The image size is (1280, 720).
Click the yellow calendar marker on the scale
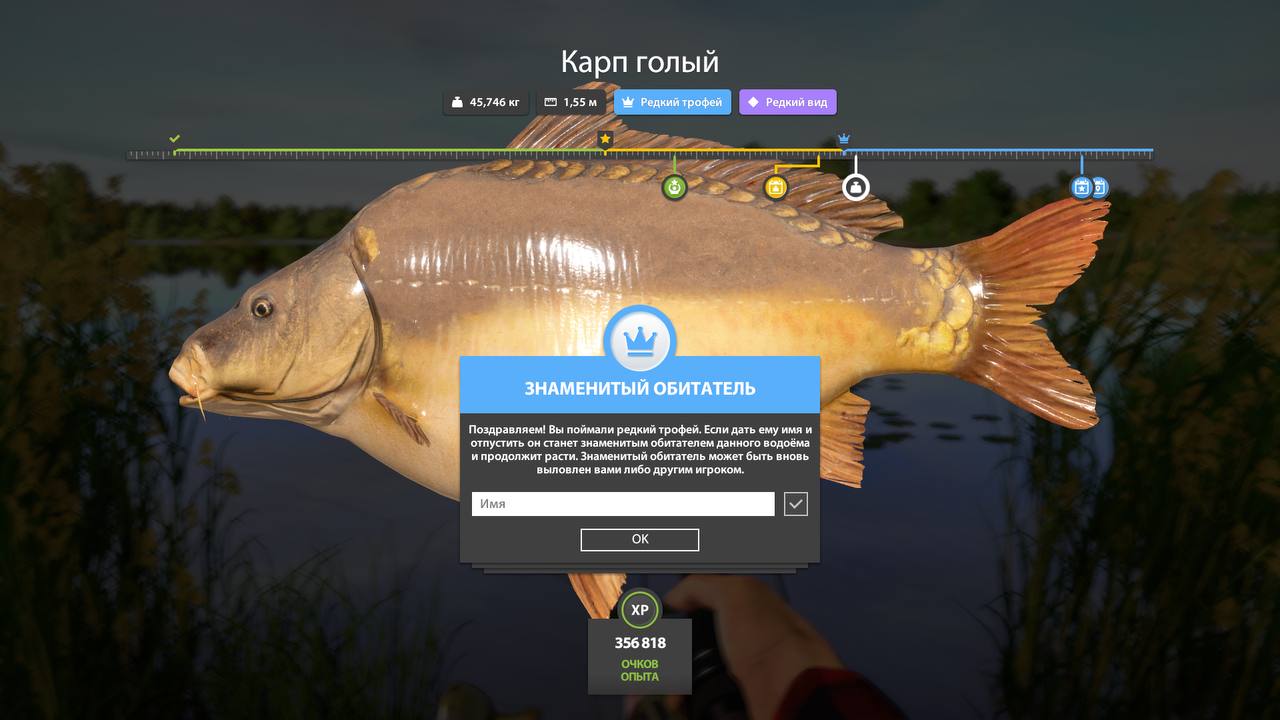point(776,187)
